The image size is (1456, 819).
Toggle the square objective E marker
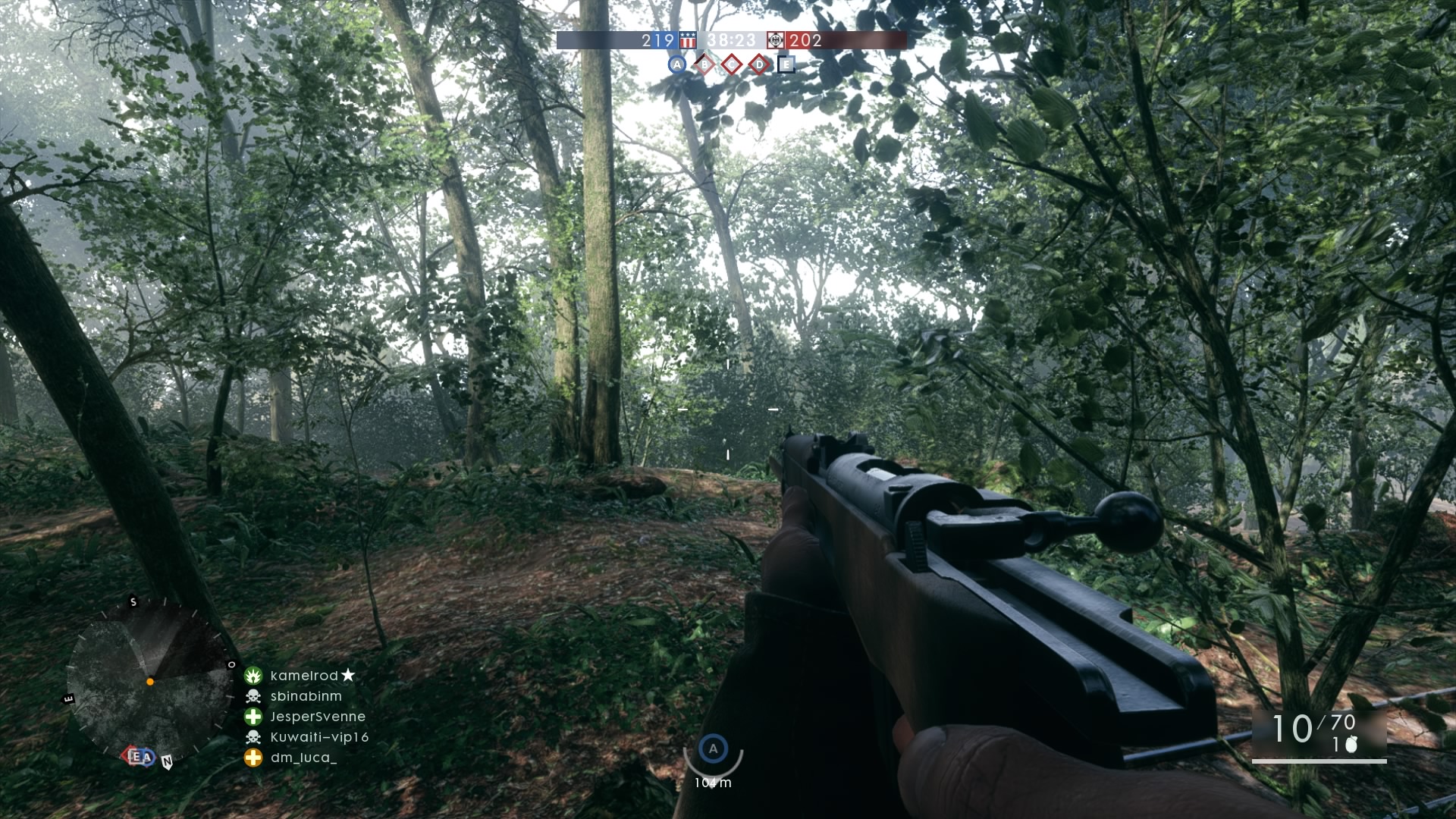(786, 66)
